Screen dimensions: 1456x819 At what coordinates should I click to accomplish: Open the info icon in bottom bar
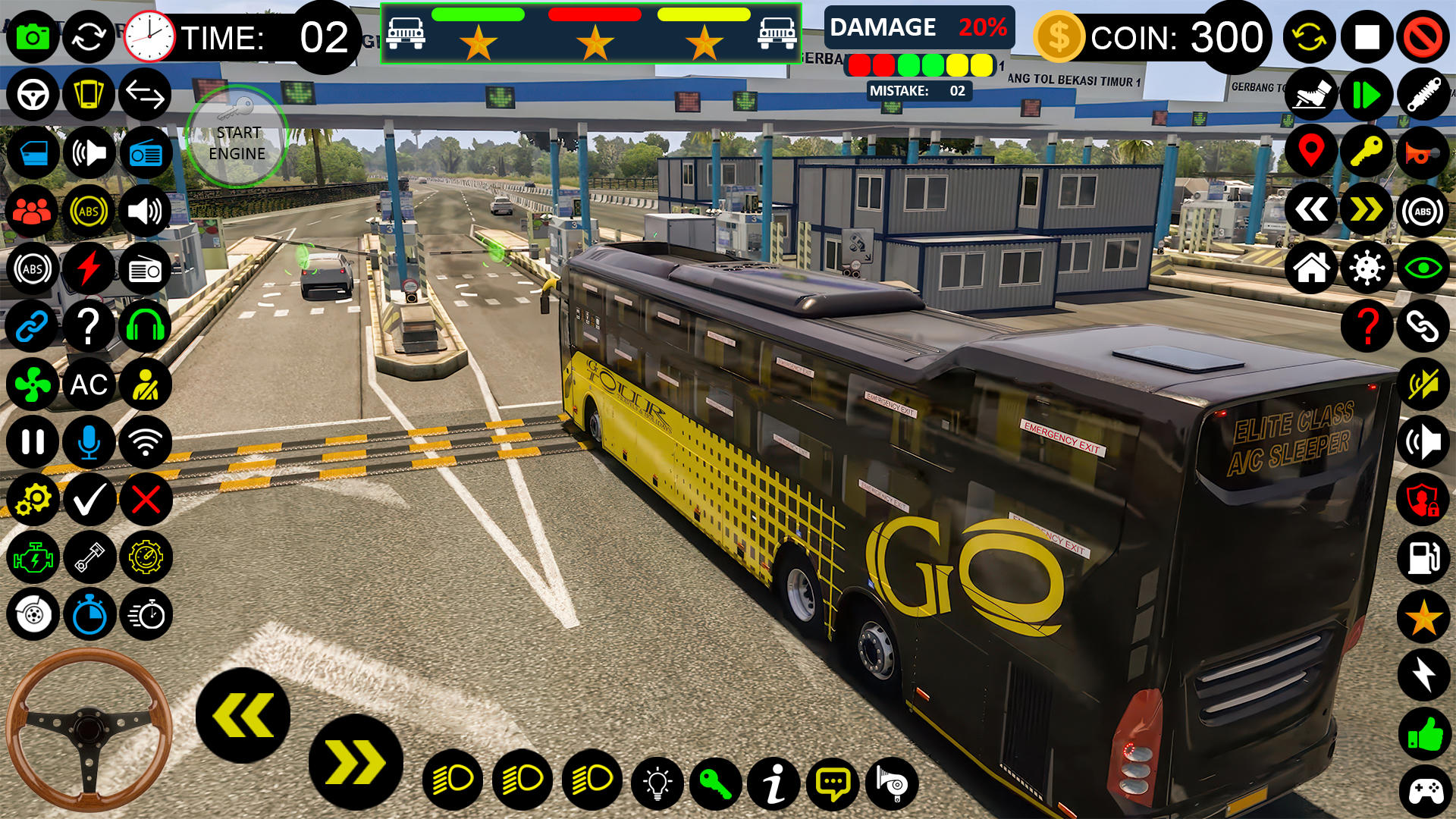774,783
